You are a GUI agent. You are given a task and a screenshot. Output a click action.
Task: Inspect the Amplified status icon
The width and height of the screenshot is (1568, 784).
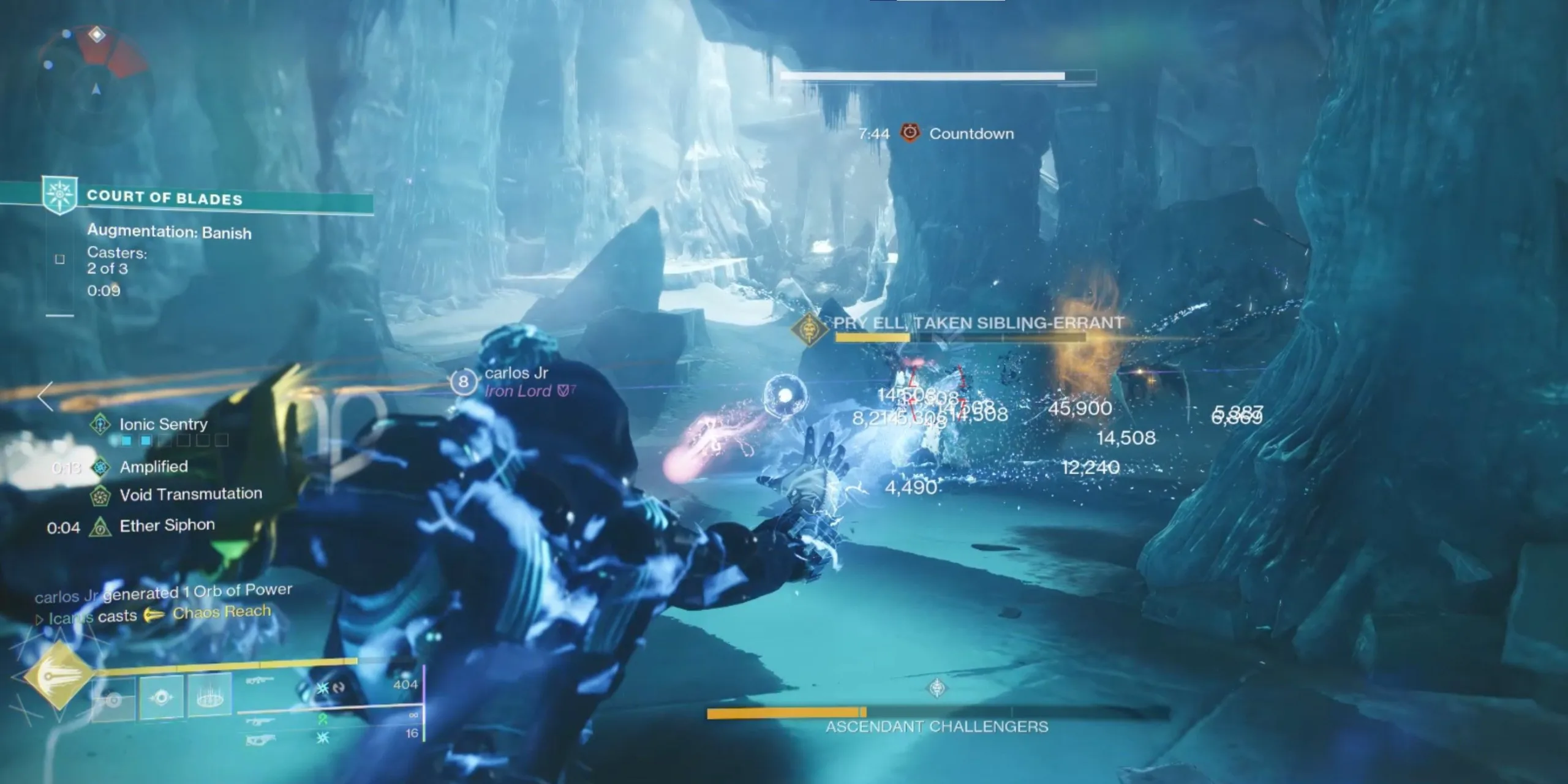click(100, 467)
